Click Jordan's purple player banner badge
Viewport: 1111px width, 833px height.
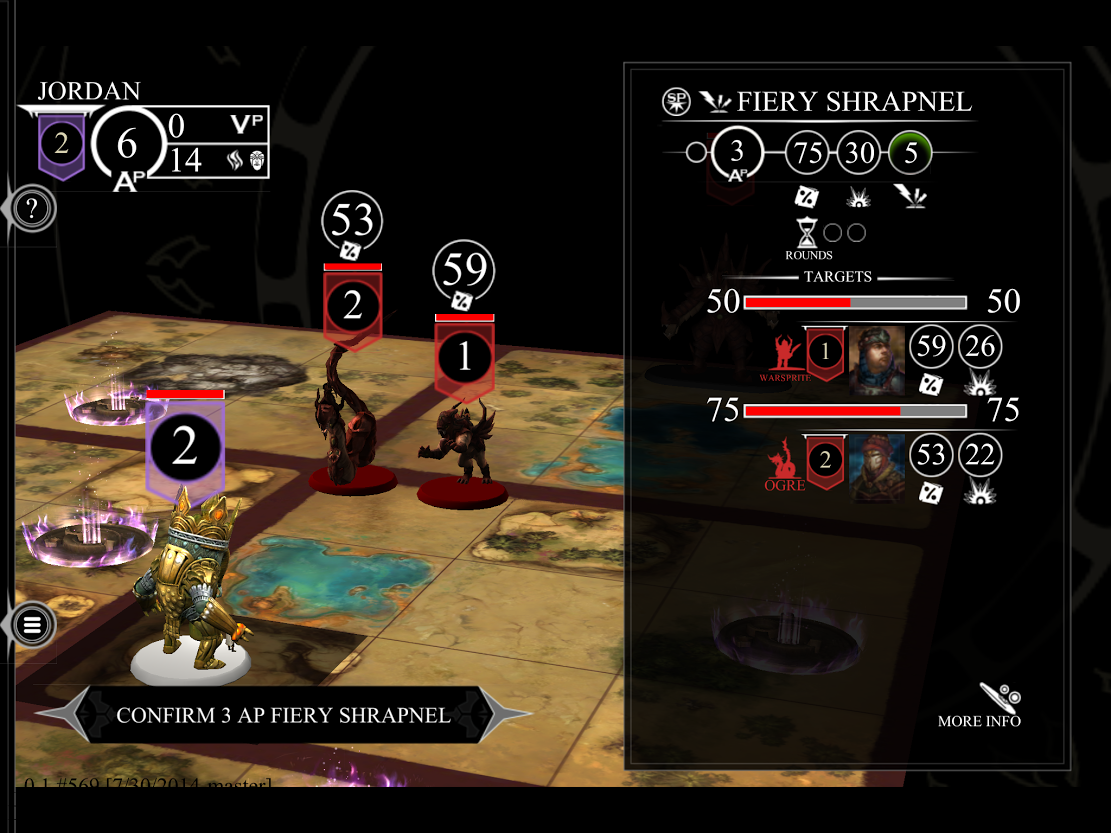[62, 146]
